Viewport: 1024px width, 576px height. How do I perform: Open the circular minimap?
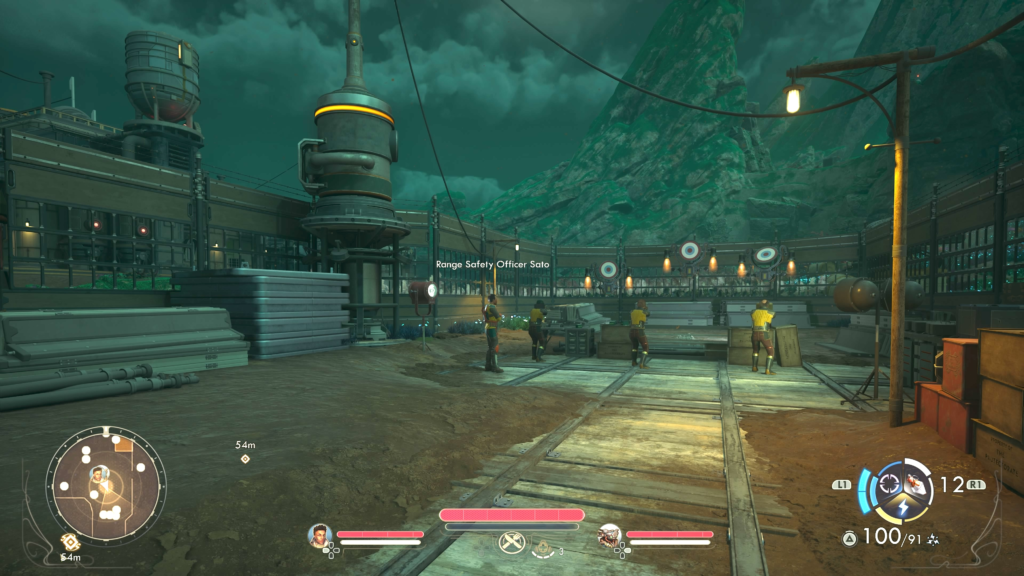[105, 487]
